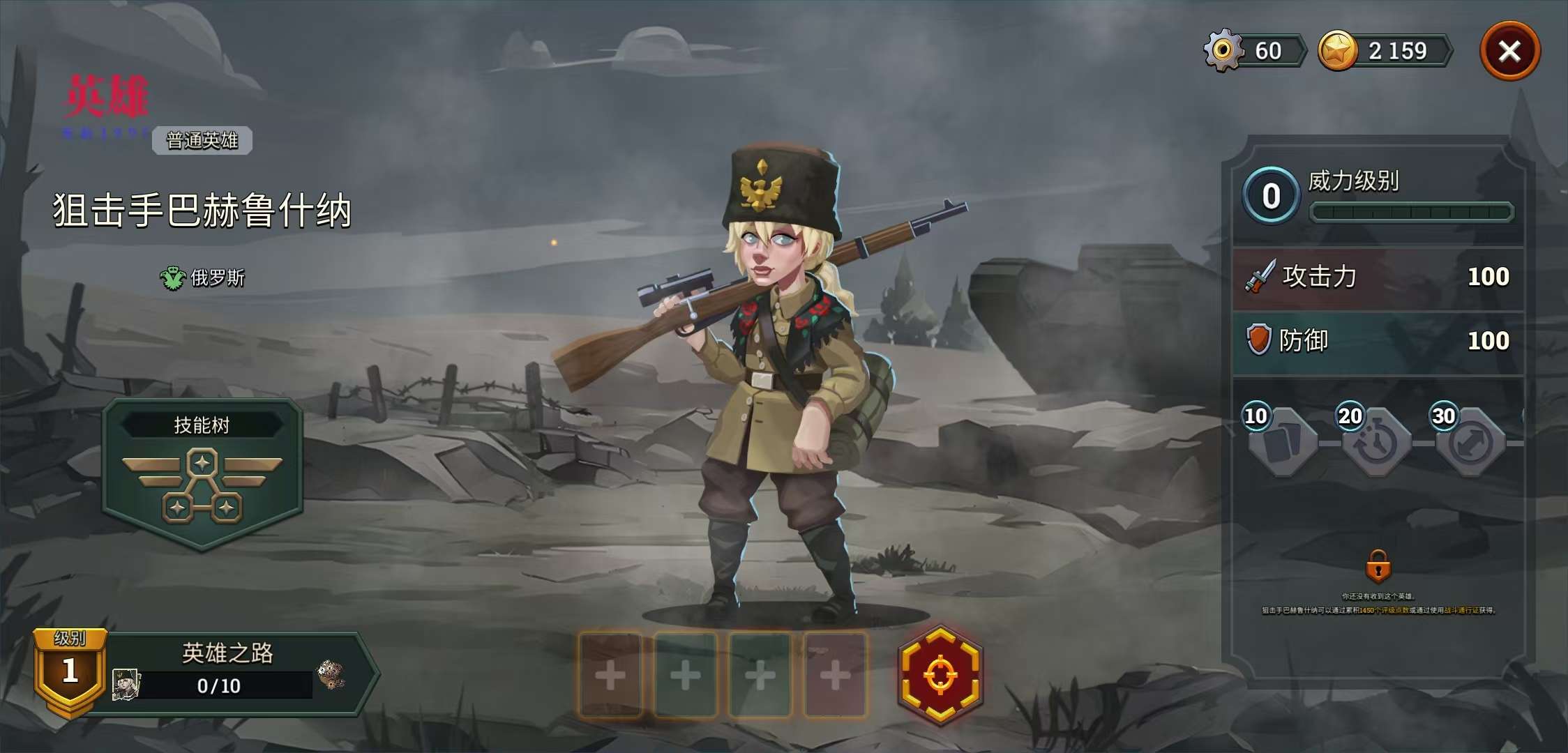The height and width of the screenshot is (753, 1568).
Task: Tap the gold star coin balance
Action: point(1385,51)
